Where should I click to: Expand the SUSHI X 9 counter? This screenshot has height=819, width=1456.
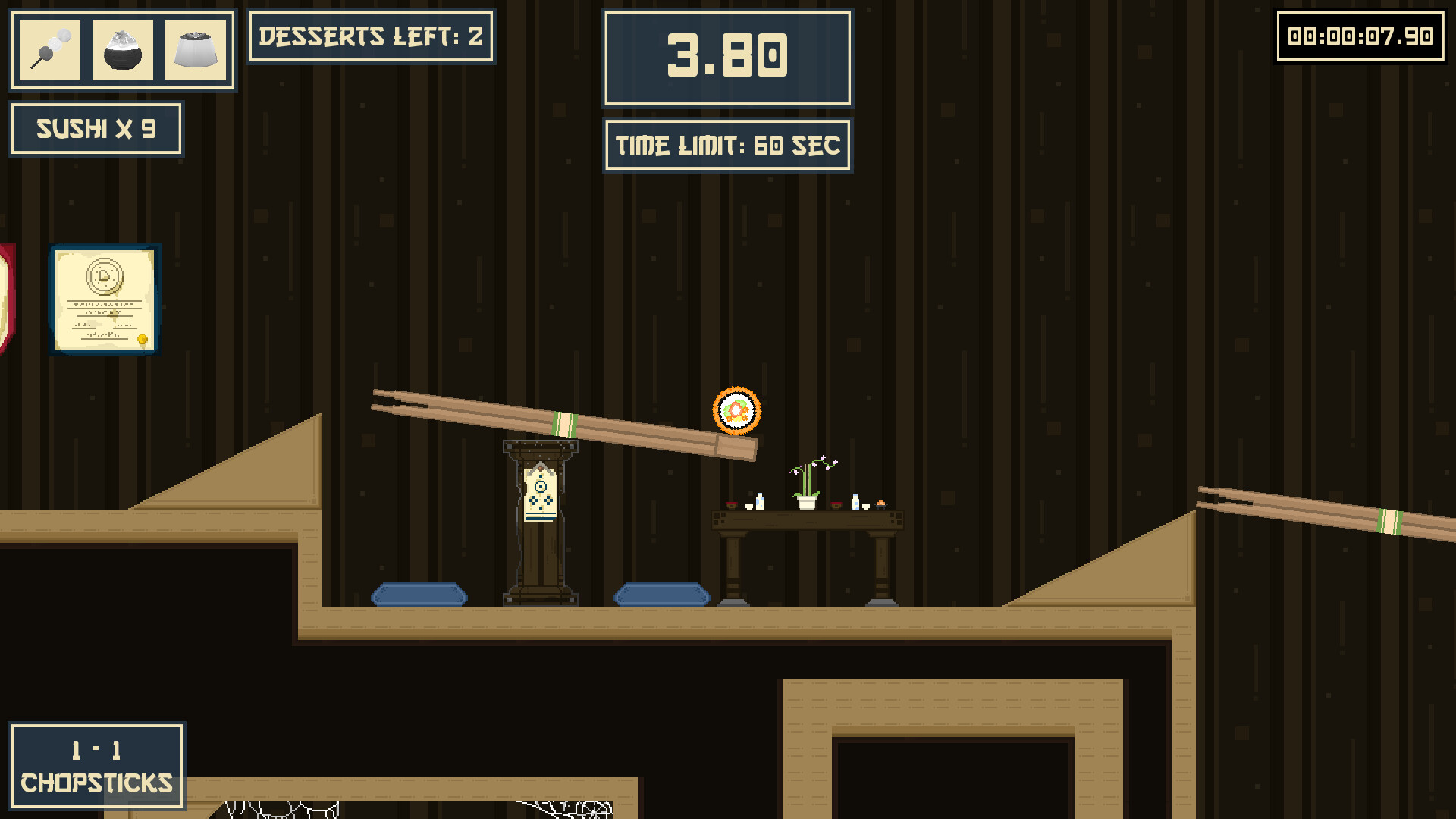pos(96,129)
